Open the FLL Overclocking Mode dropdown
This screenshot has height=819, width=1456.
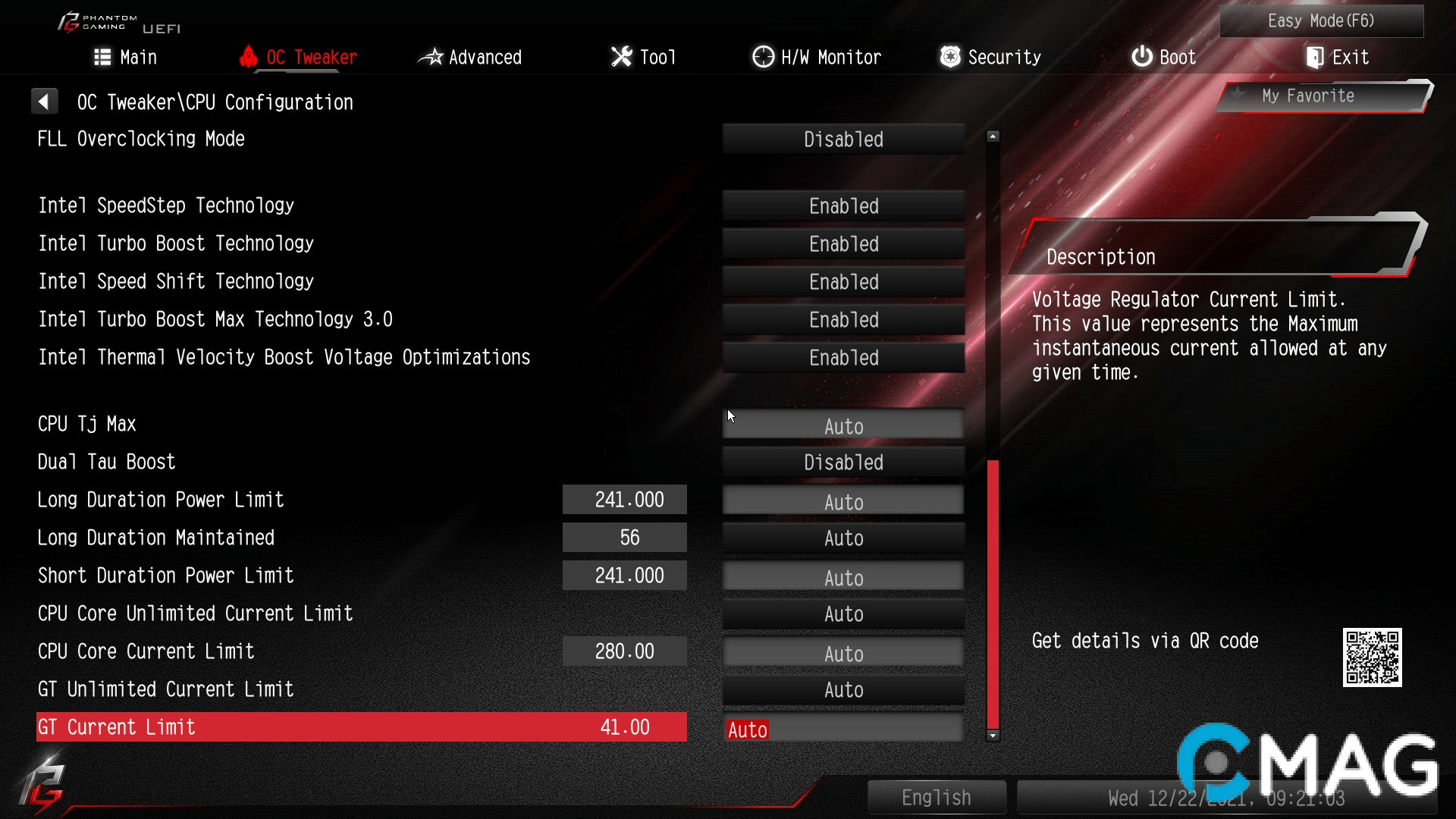click(x=843, y=139)
